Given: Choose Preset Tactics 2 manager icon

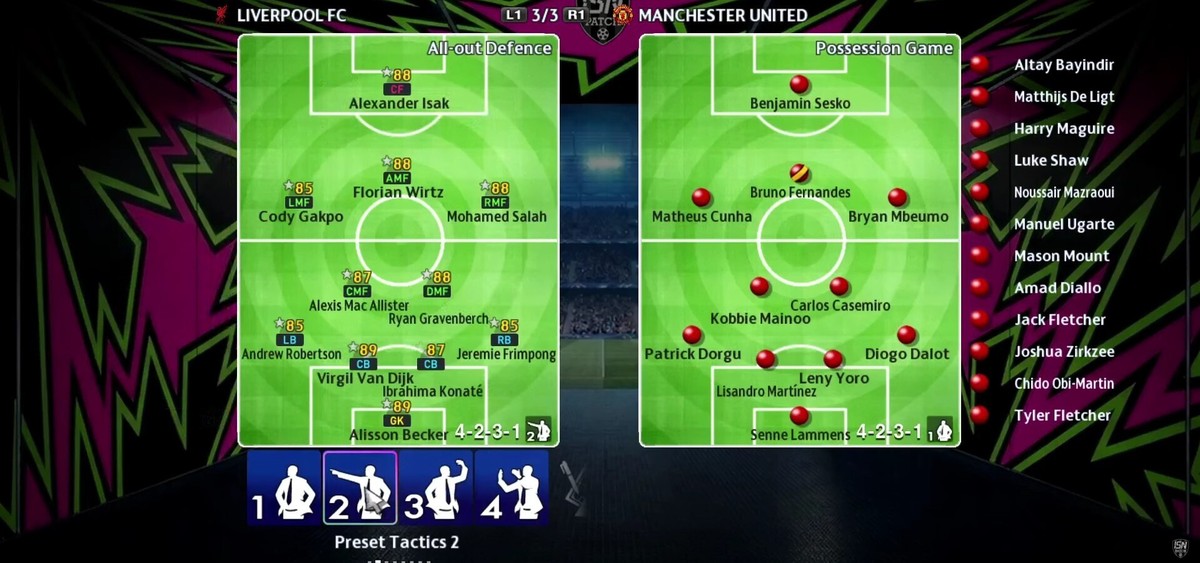Looking at the screenshot, I should pyautogui.click(x=360, y=488).
